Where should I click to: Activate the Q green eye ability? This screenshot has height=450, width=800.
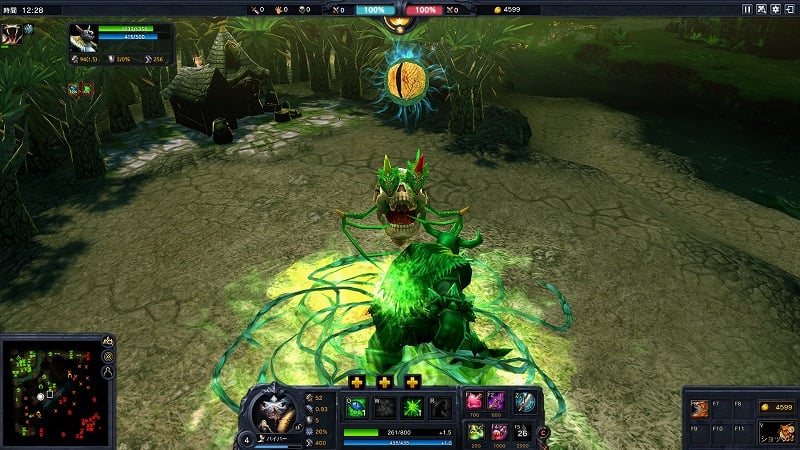[x=355, y=407]
